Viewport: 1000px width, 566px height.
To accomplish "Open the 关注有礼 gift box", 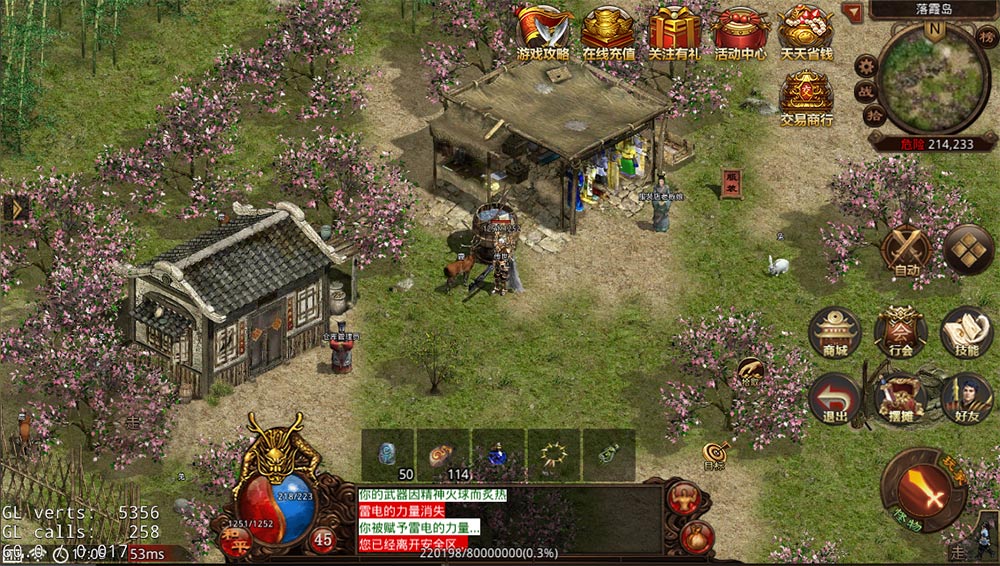I will point(674,32).
